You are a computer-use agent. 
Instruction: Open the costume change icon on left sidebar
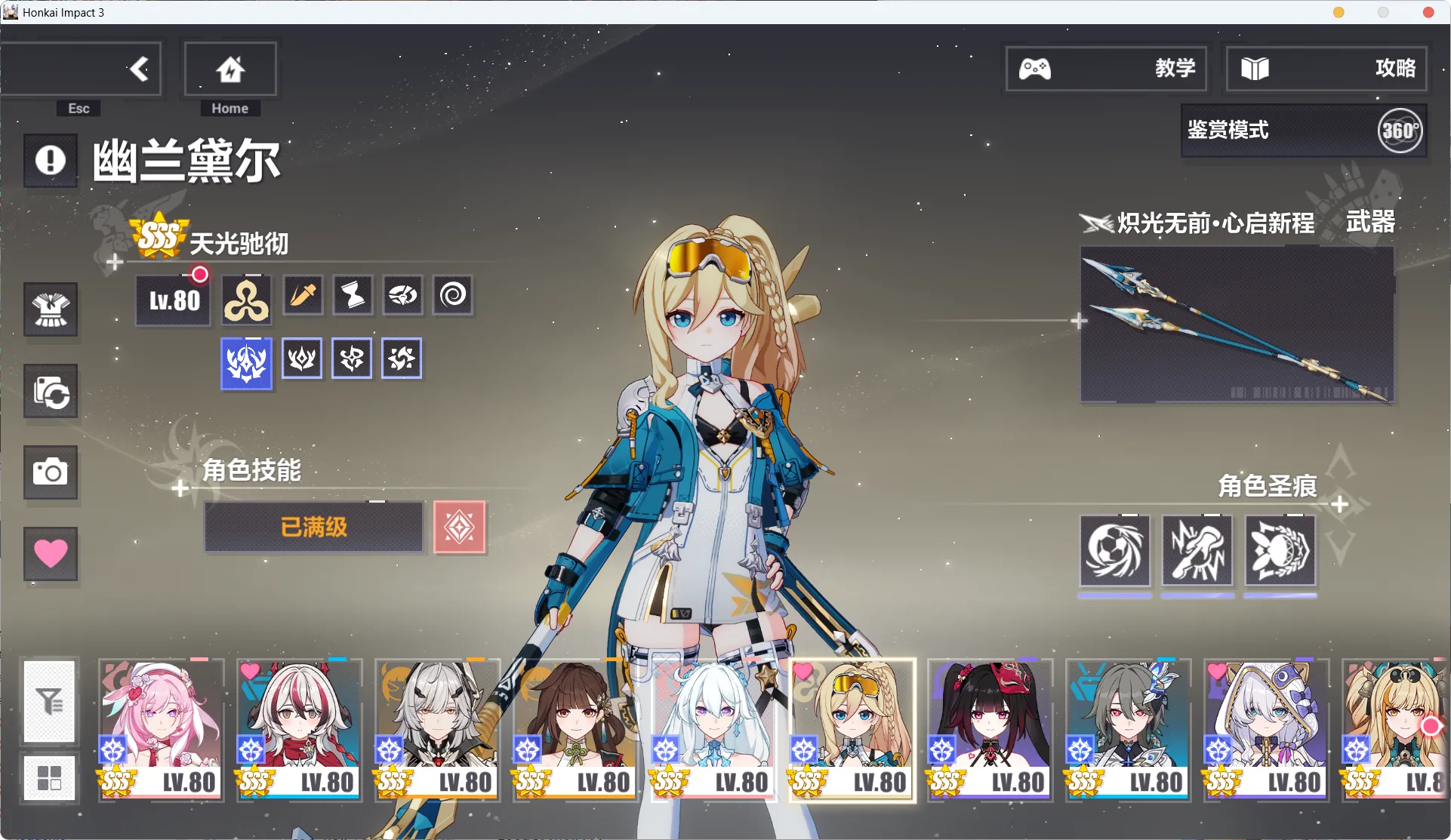[50, 310]
